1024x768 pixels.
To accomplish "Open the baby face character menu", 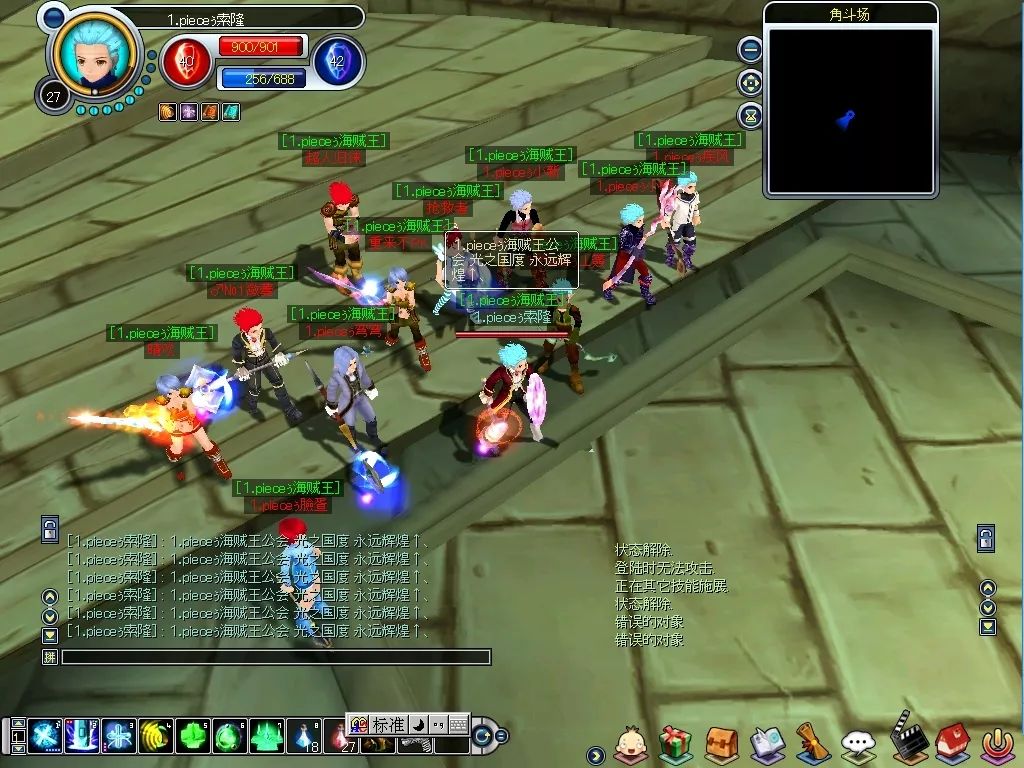I will tap(630, 743).
